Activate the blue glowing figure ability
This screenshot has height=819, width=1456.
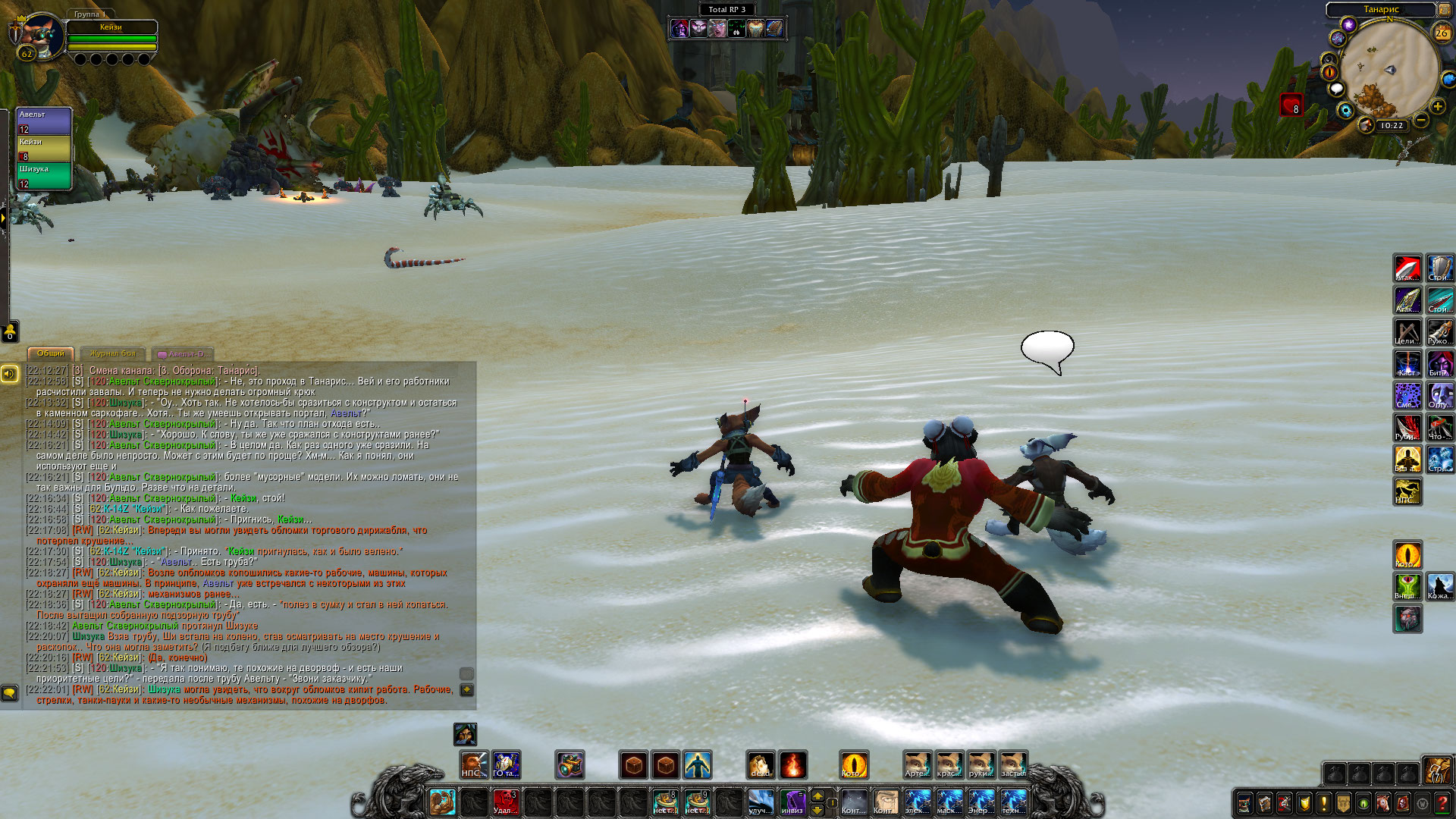coord(697,764)
